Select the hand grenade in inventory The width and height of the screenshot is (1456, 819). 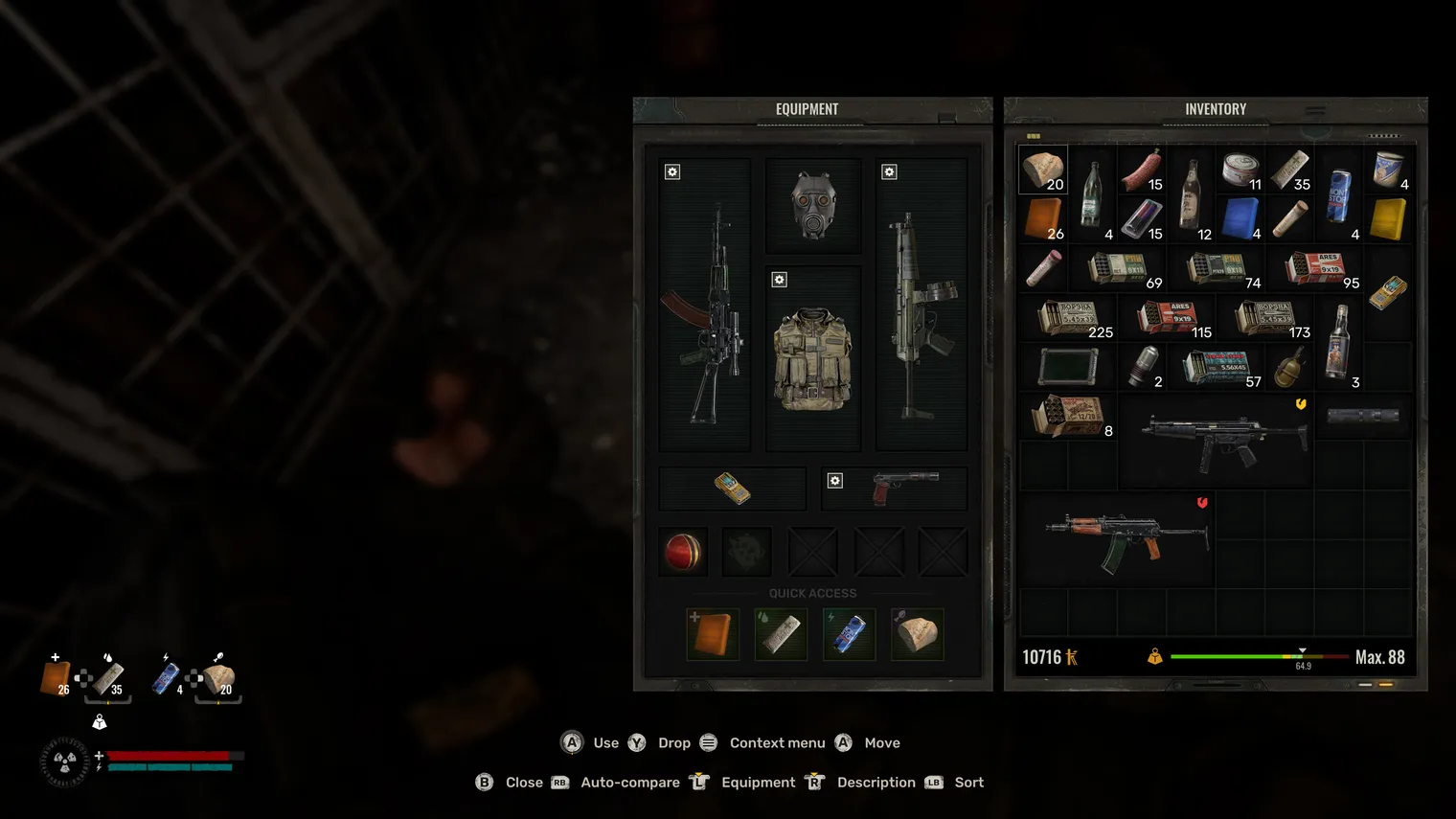pyautogui.click(x=1289, y=367)
